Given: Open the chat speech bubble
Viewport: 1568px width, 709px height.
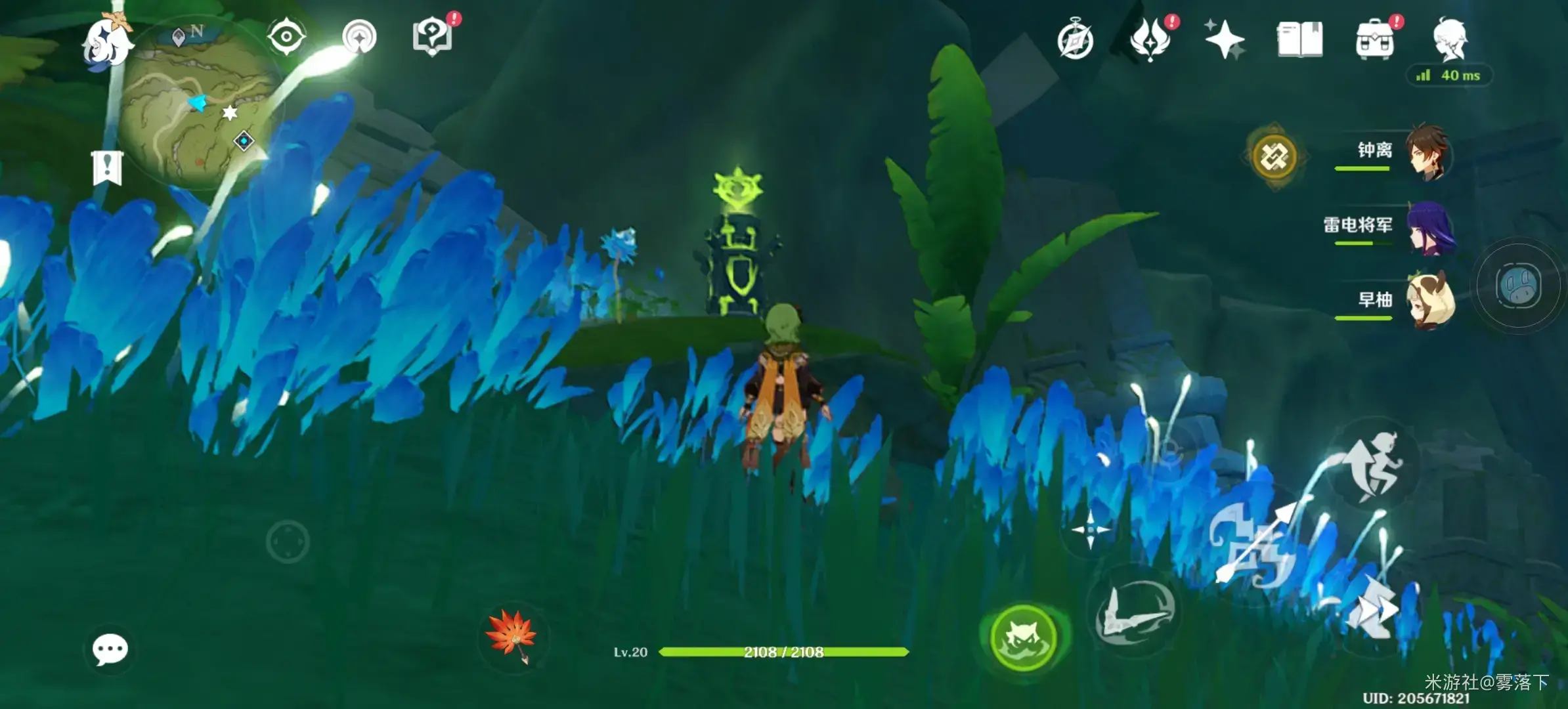Looking at the screenshot, I should [110, 649].
